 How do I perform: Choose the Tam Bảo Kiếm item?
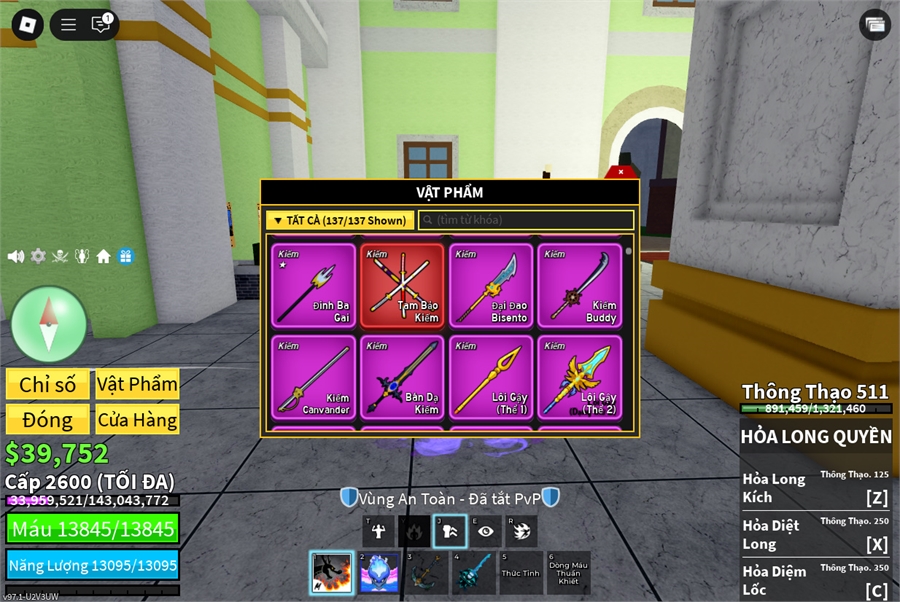(401, 285)
